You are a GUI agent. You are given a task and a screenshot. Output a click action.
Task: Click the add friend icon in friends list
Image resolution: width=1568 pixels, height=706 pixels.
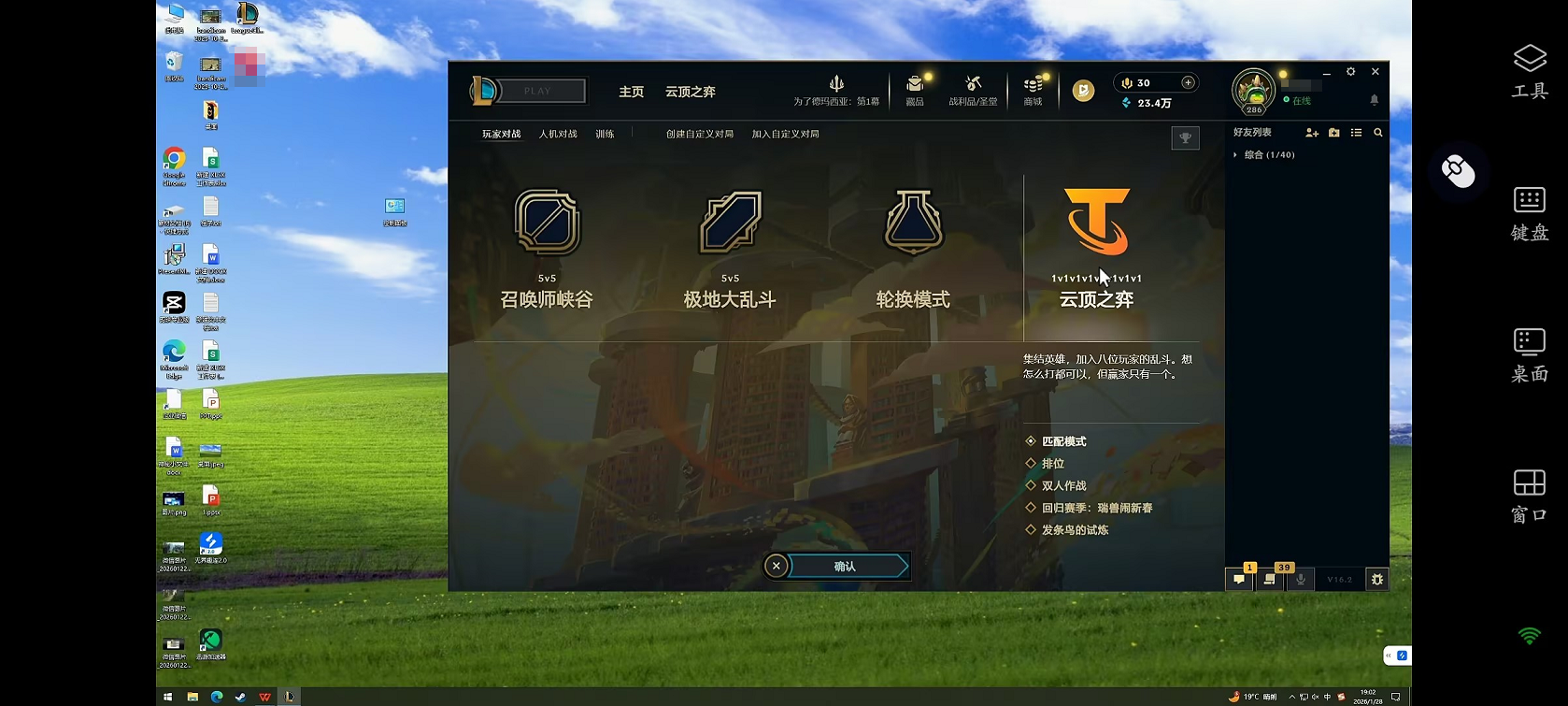pyautogui.click(x=1312, y=133)
